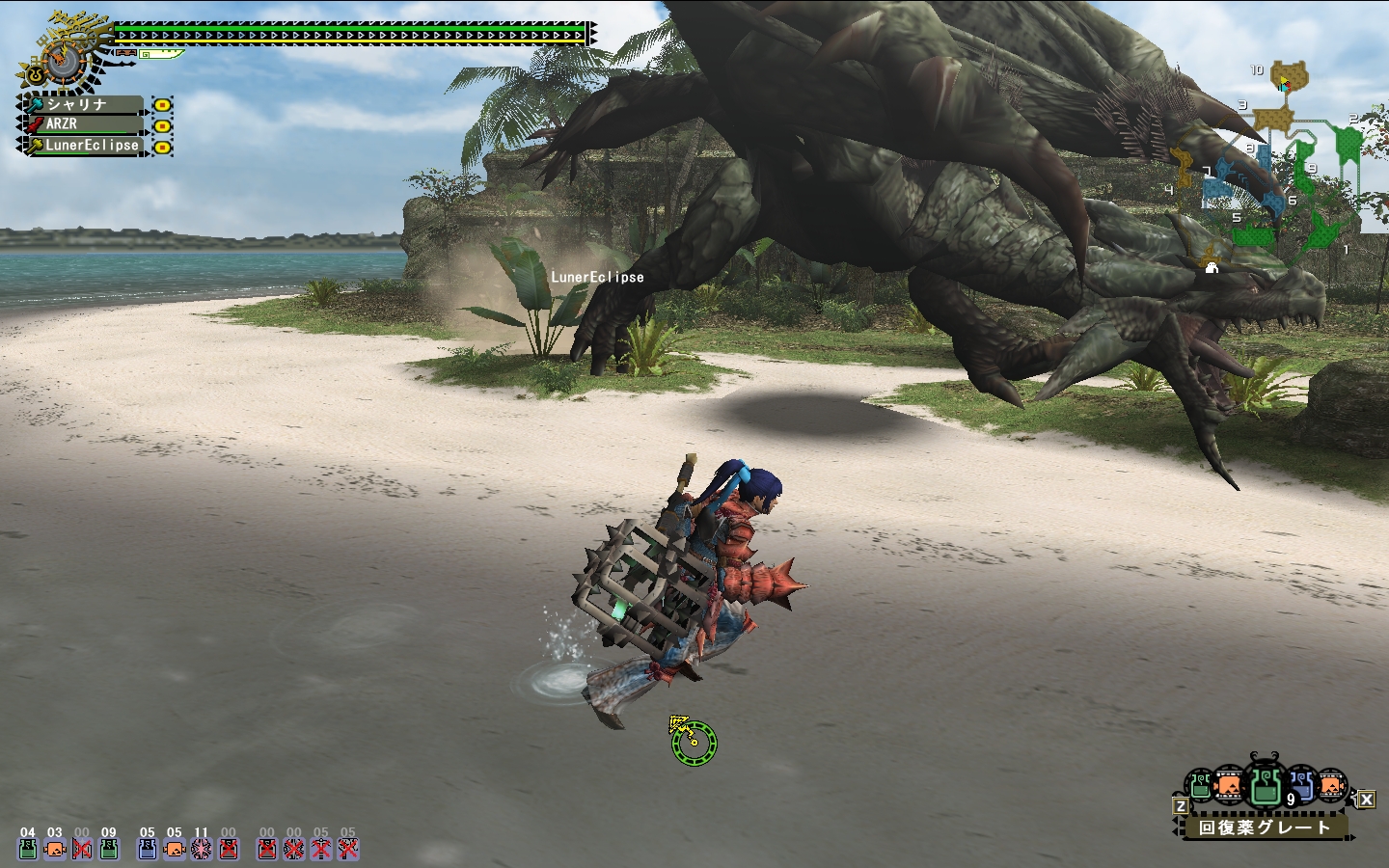Select party member LunerEclipse in the list
Screen dimensions: 1389x868
click(85, 145)
